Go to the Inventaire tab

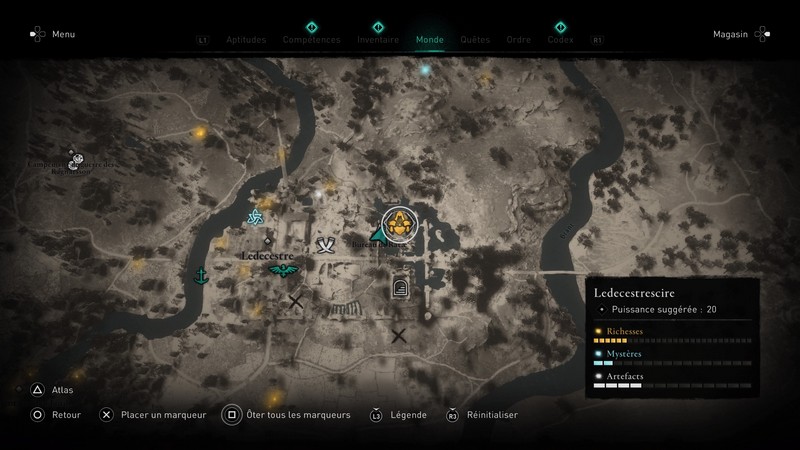[x=378, y=40]
